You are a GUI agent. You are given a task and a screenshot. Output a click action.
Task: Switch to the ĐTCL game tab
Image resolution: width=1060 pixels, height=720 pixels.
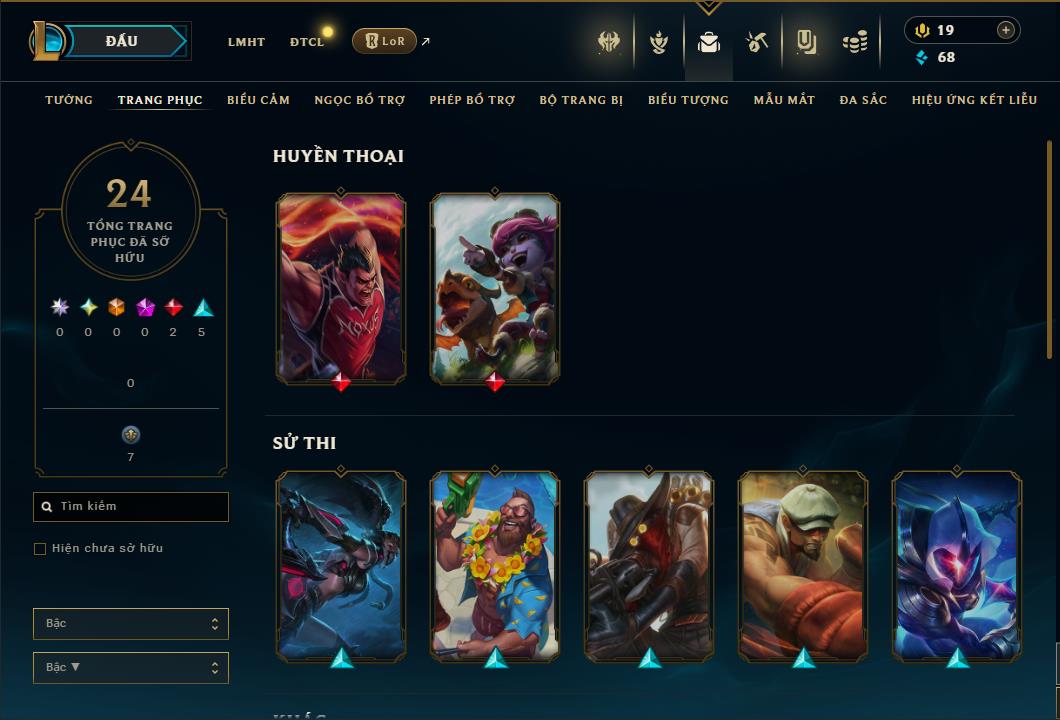[307, 42]
